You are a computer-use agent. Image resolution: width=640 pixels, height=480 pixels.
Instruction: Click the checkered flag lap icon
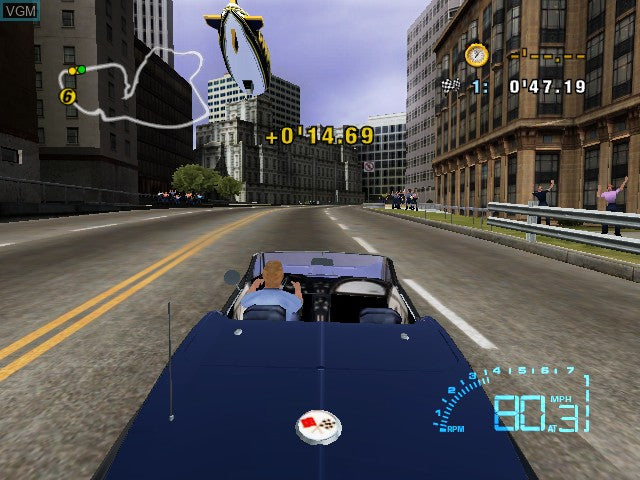click(x=449, y=86)
